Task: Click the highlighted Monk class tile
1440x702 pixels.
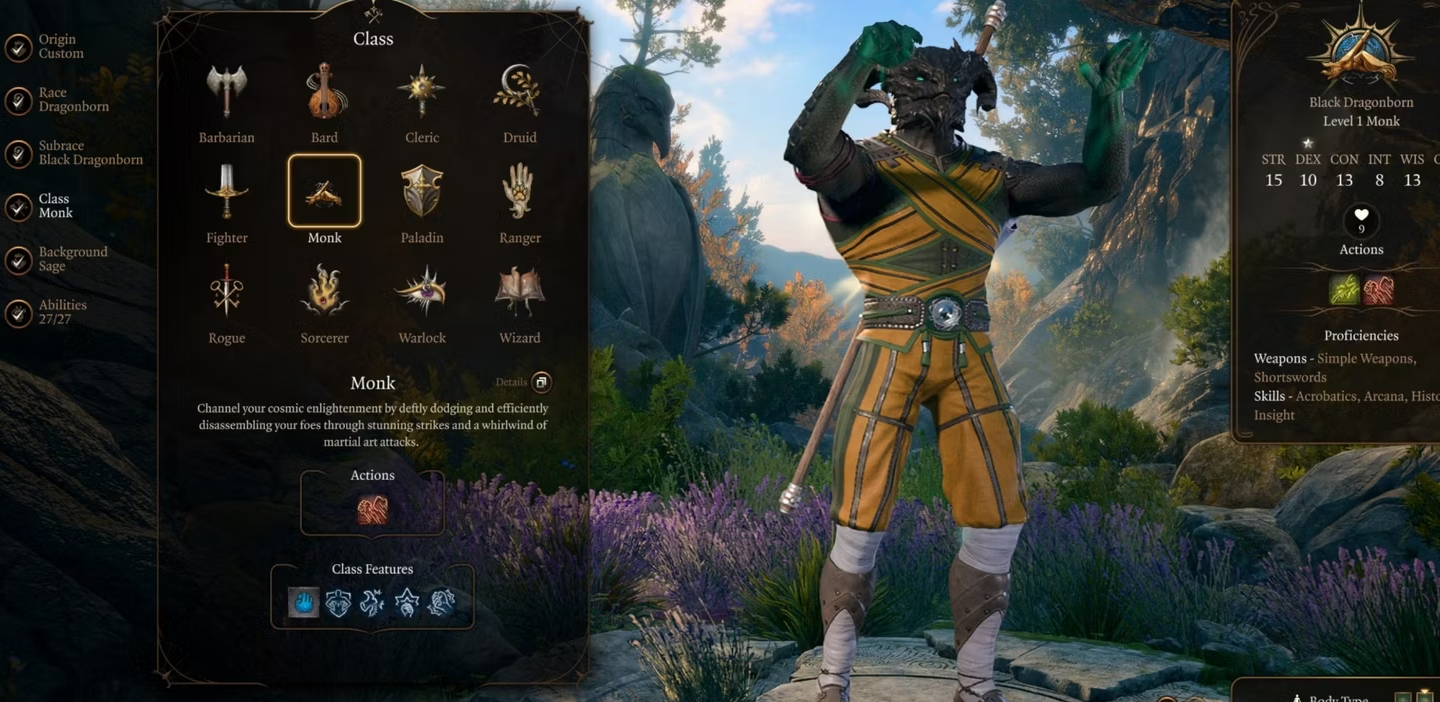Action: (324, 191)
